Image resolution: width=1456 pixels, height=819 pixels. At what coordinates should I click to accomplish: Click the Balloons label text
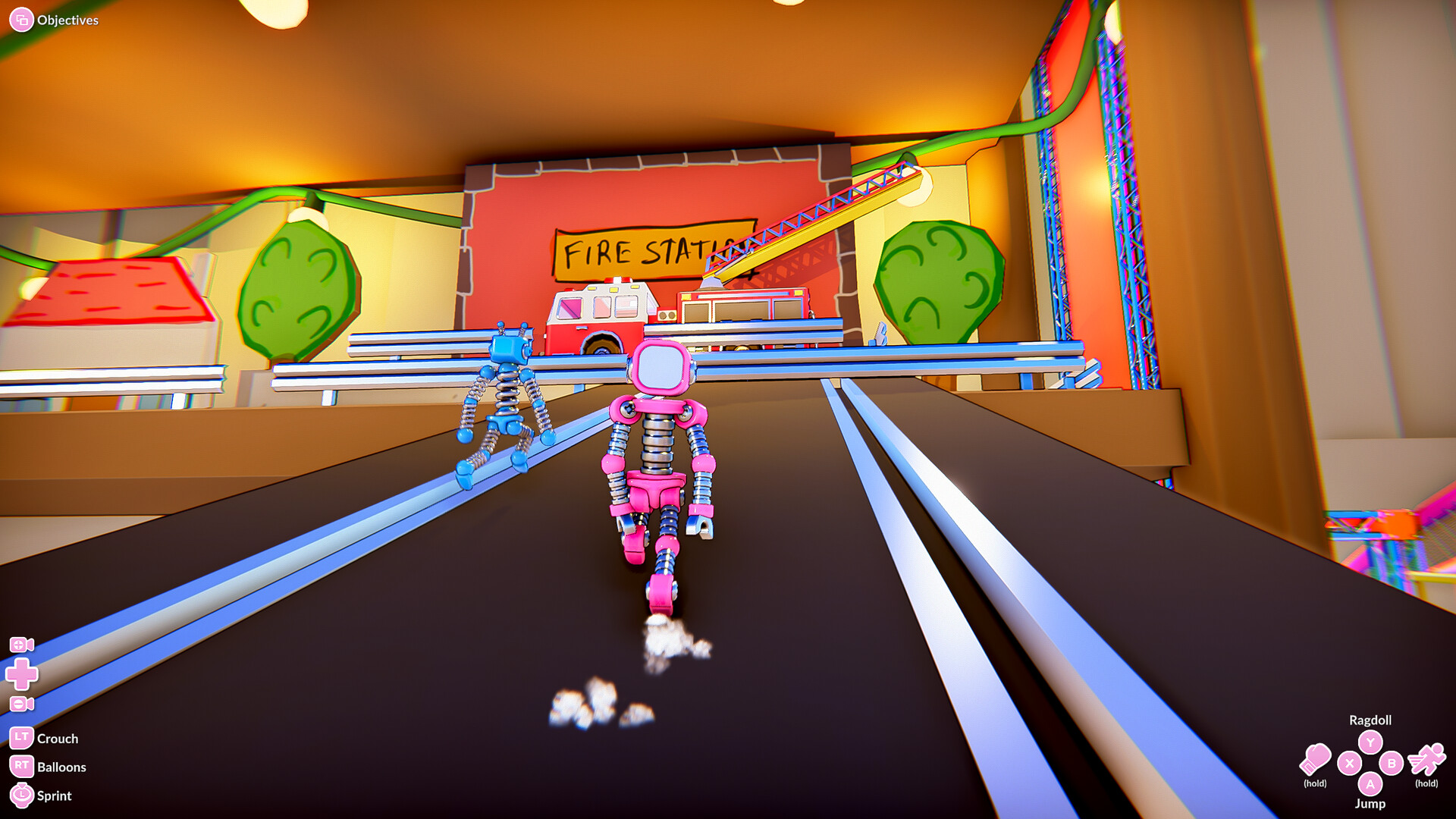[62, 767]
